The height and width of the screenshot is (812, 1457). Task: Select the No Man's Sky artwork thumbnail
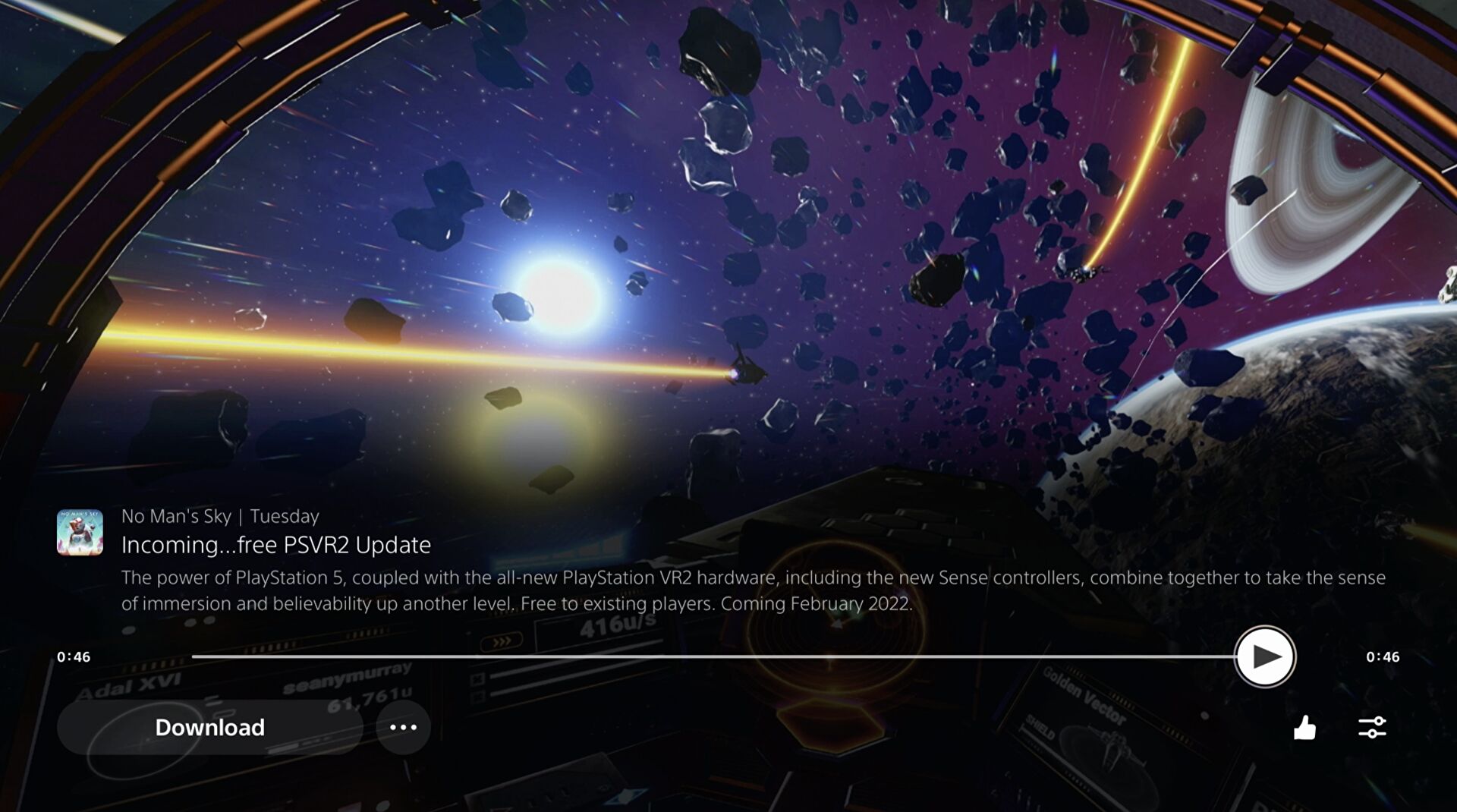(x=78, y=531)
